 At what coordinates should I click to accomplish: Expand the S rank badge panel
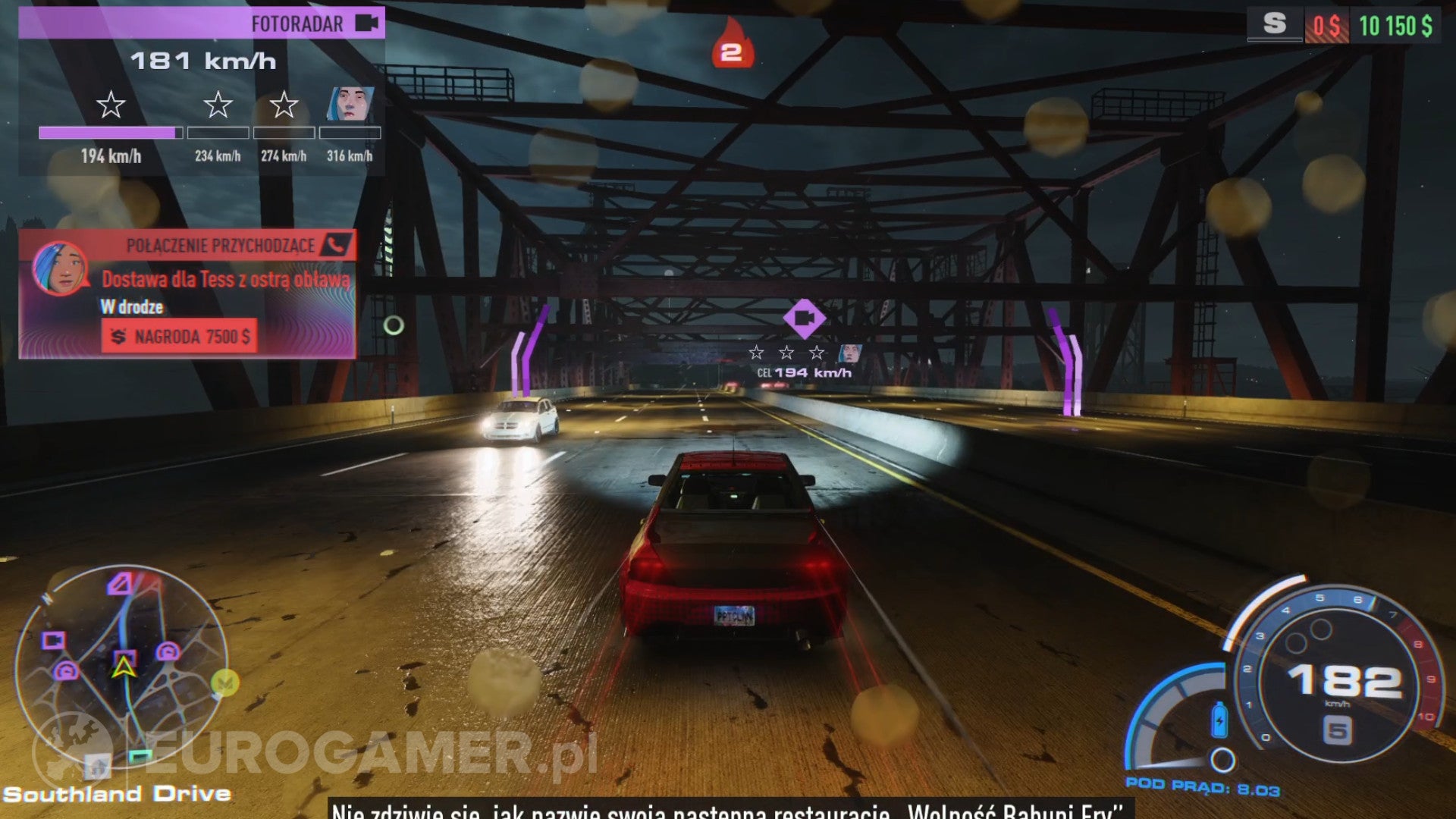[x=1272, y=24]
